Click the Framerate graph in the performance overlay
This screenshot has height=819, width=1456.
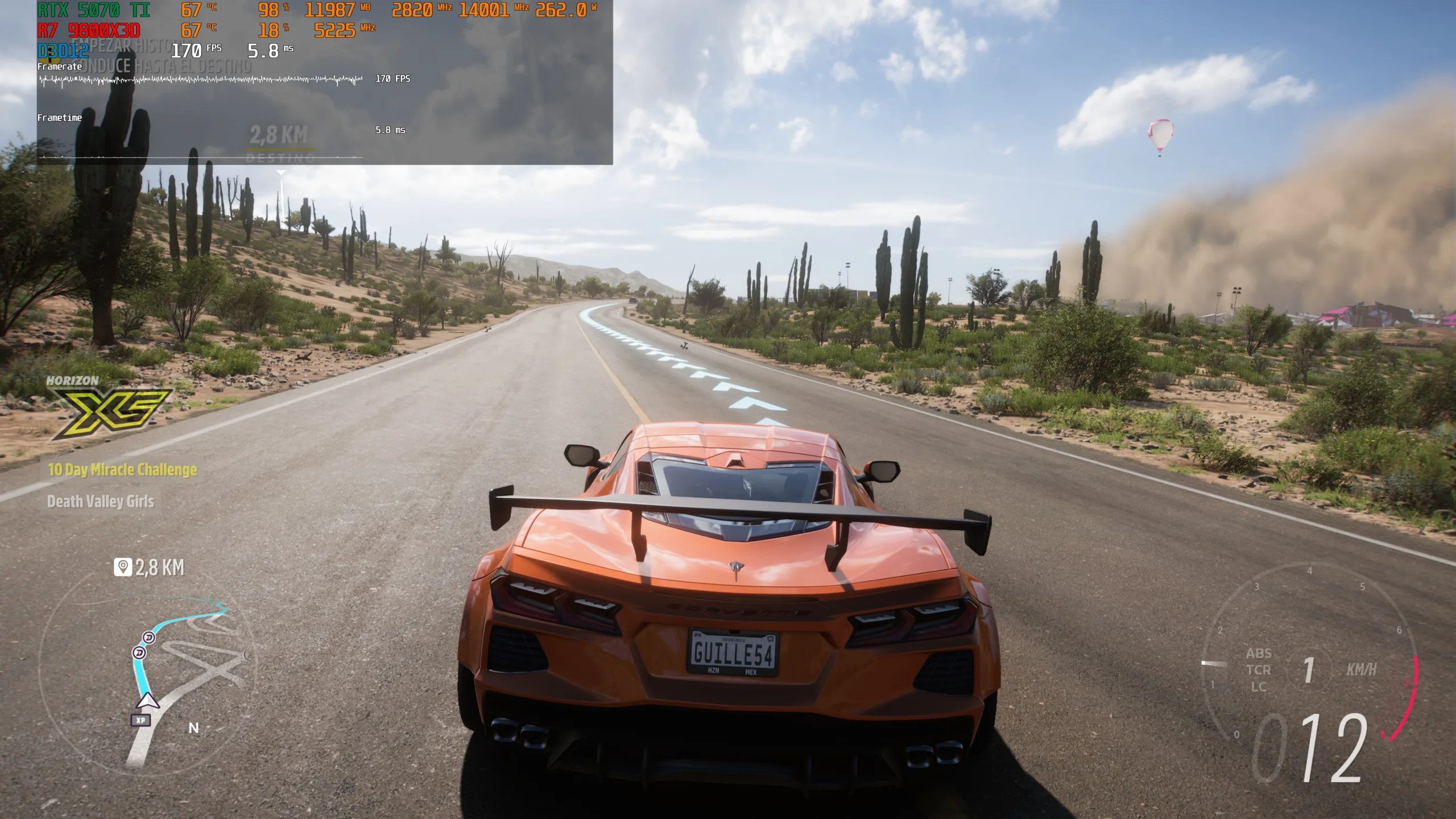point(201,80)
